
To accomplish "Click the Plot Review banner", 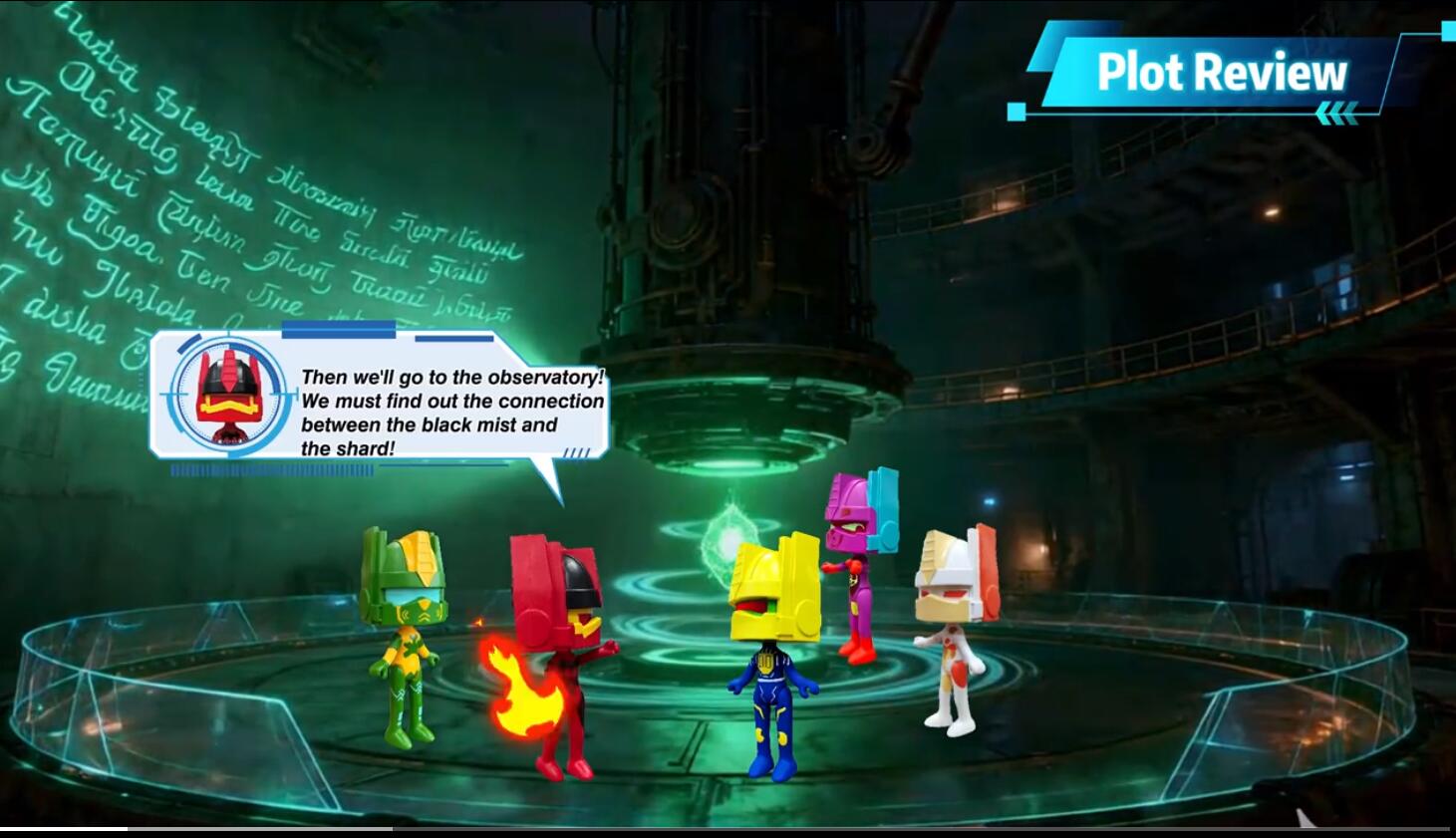I will pos(1221,73).
